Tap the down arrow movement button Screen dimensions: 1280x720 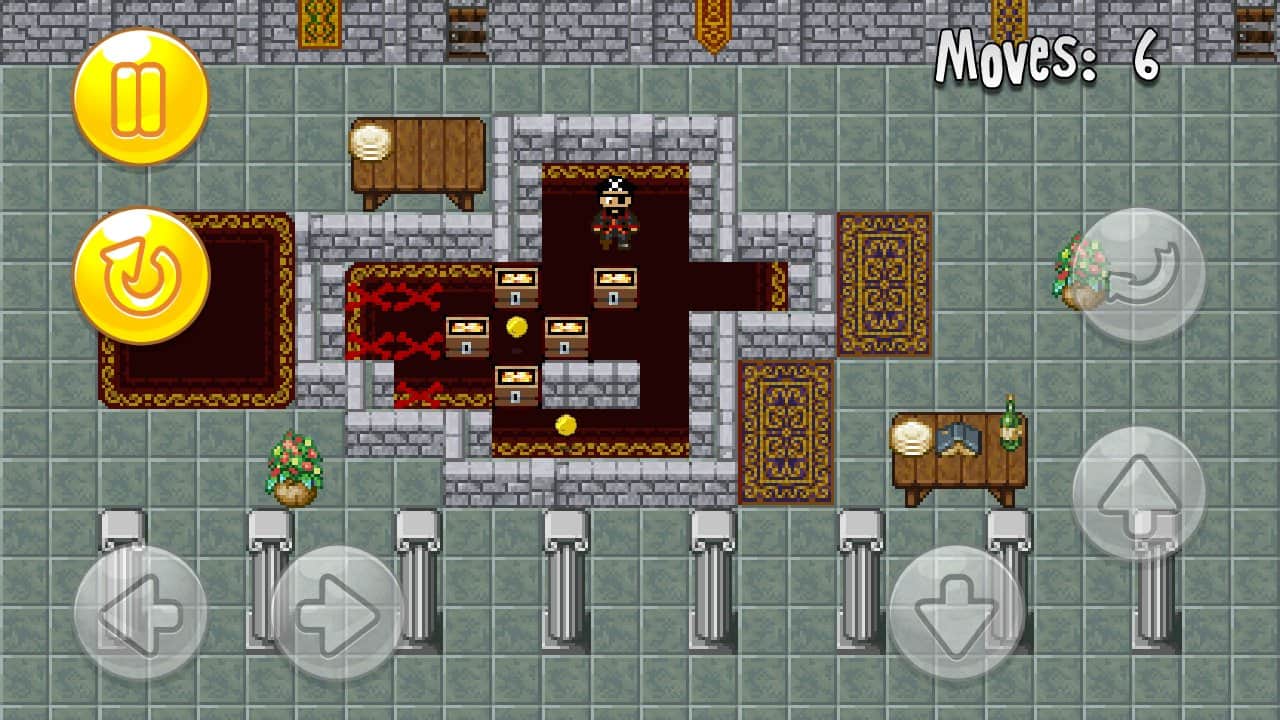956,612
